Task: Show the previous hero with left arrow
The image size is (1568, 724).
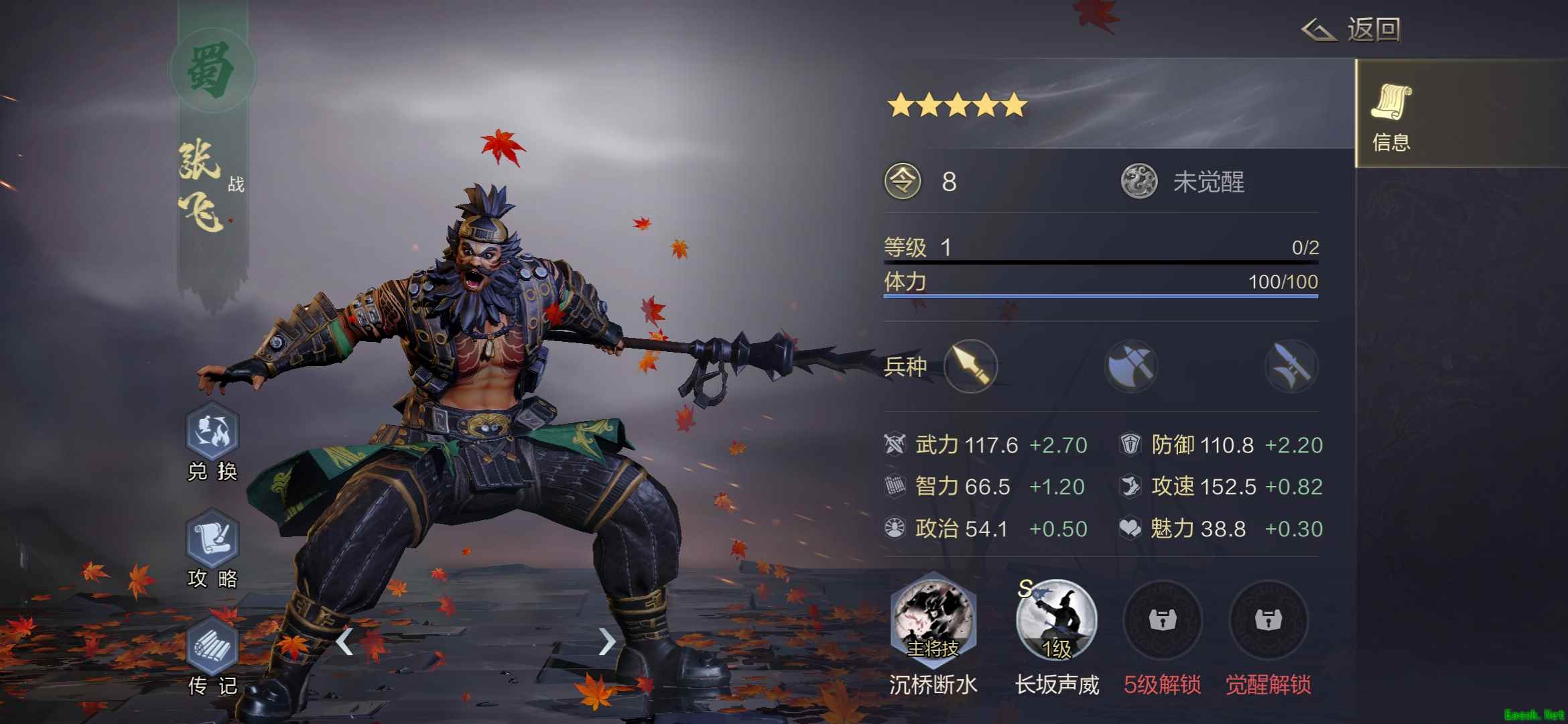Action: (344, 642)
